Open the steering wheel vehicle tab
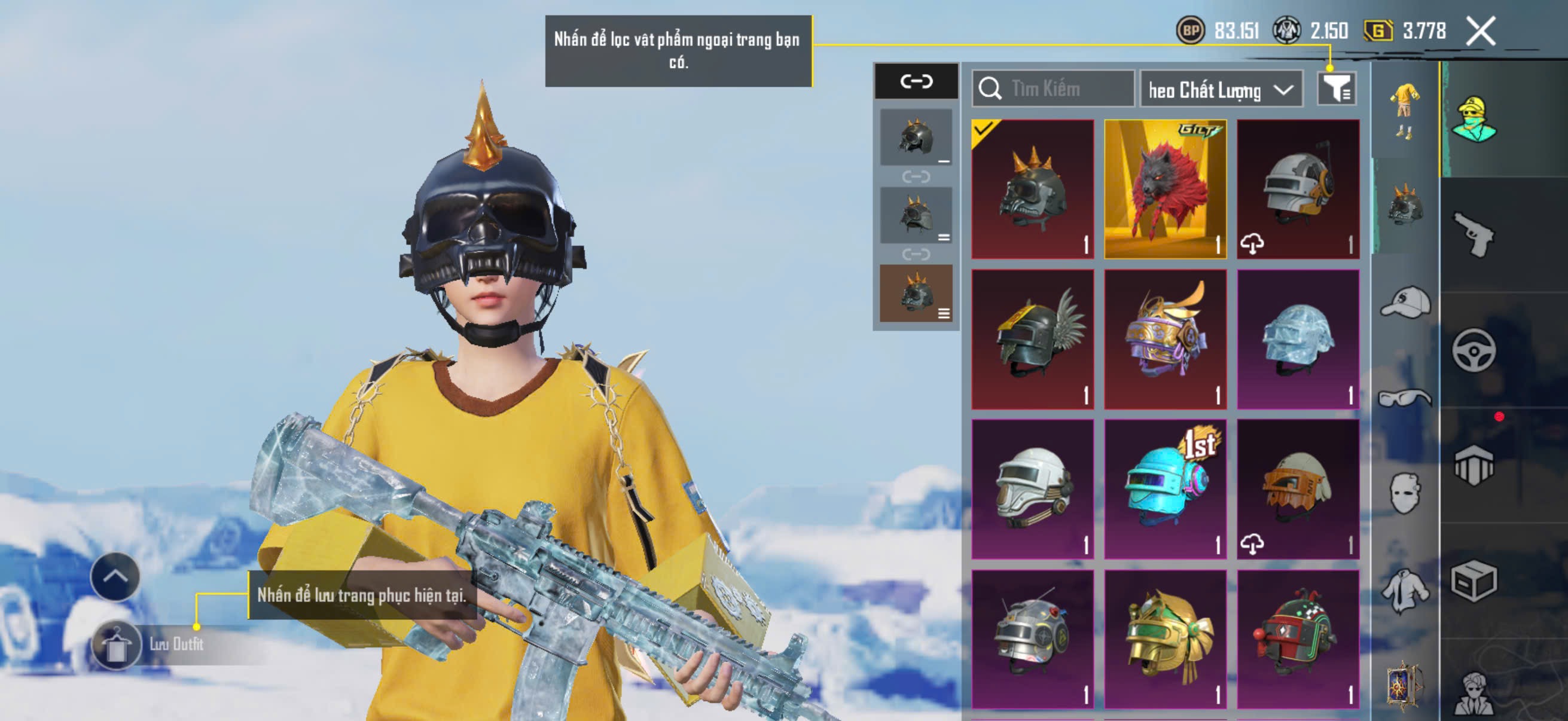 coord(1474,350)
